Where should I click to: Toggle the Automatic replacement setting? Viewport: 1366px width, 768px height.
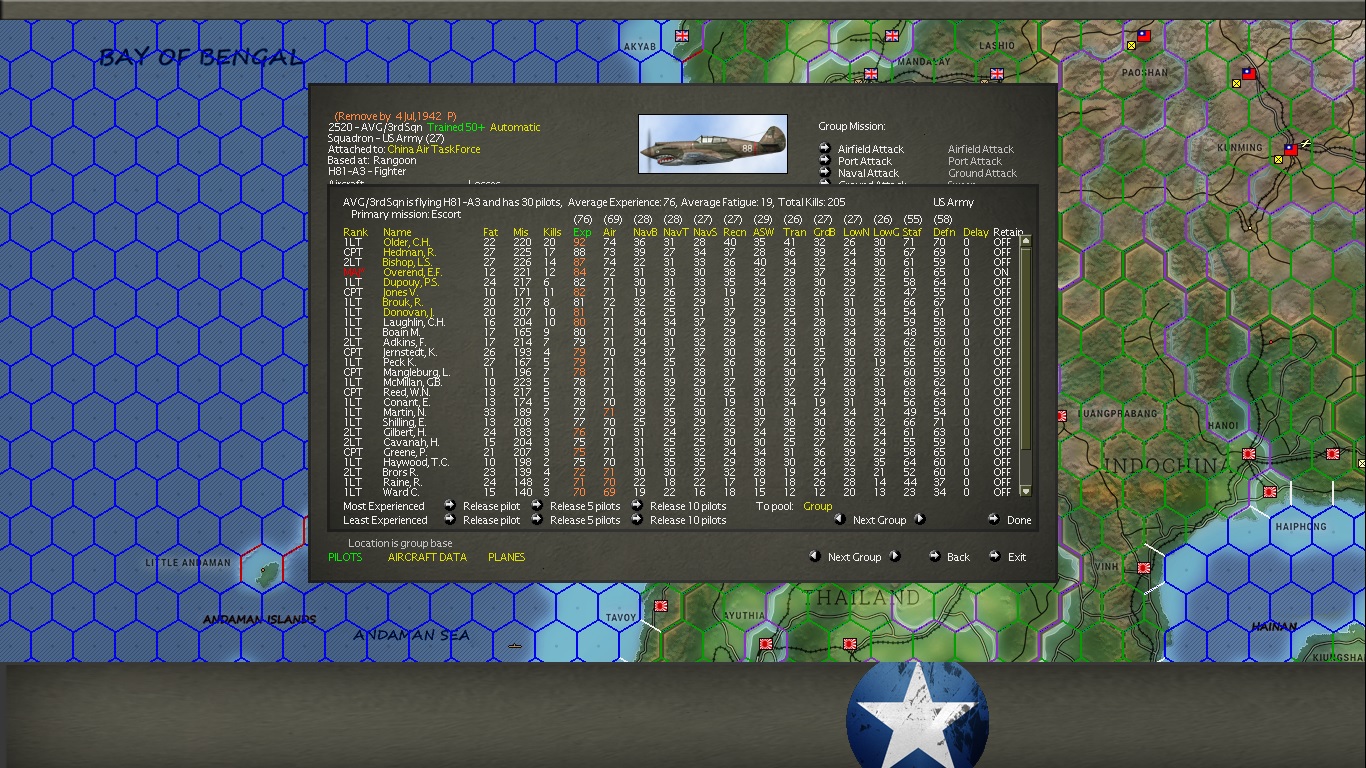[x=512, y=127]
